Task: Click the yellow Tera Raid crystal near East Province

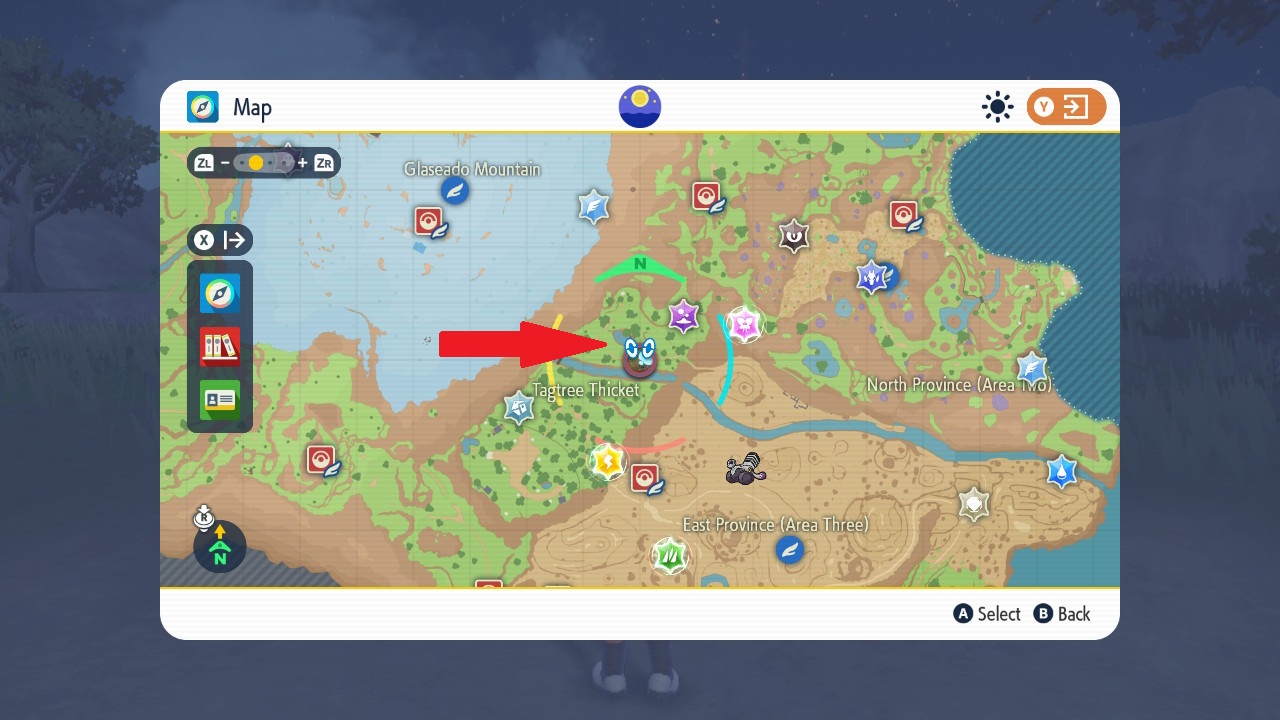Action: [x=609, y=461]
